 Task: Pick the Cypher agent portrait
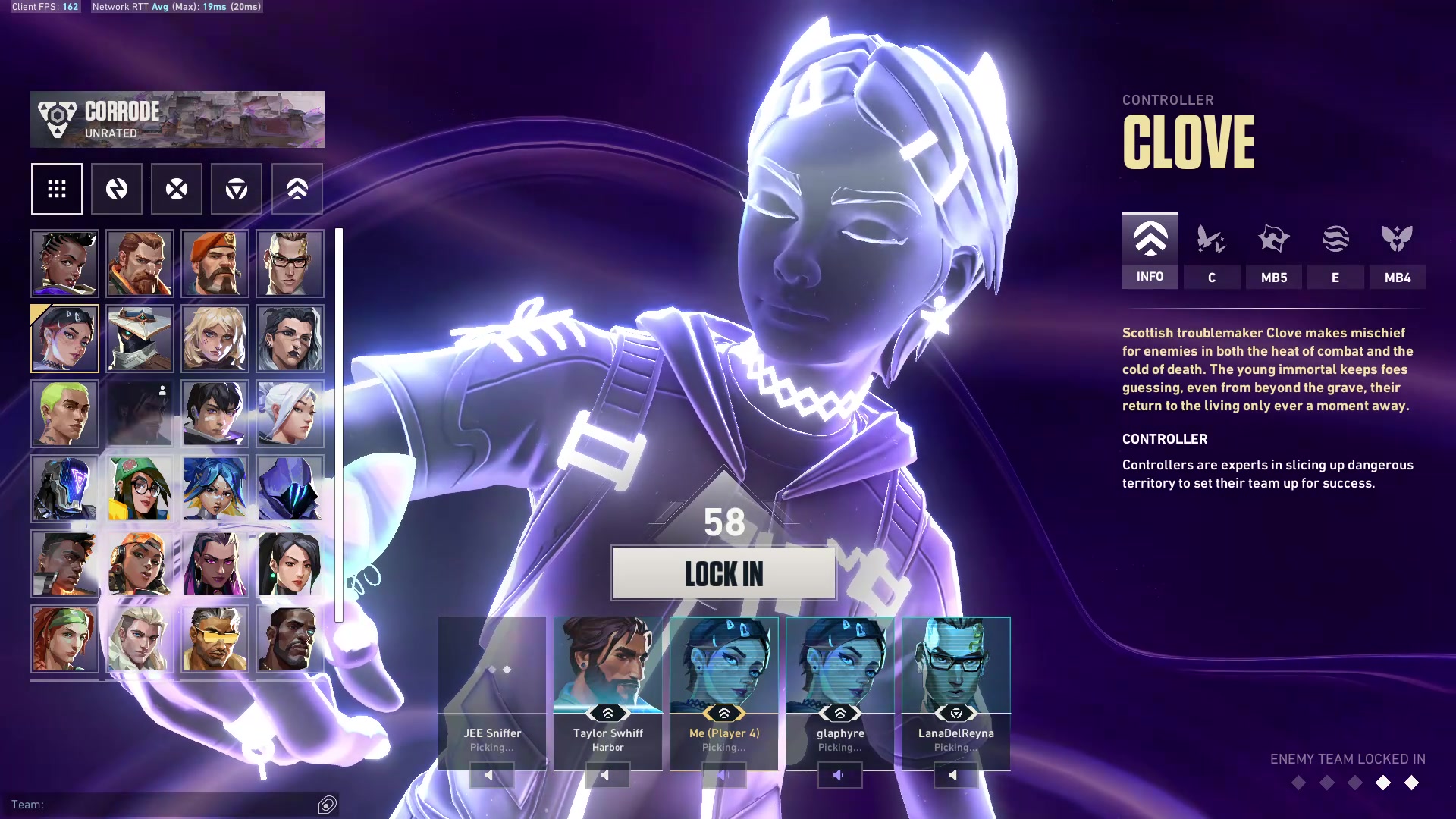[x=140, y=338]
